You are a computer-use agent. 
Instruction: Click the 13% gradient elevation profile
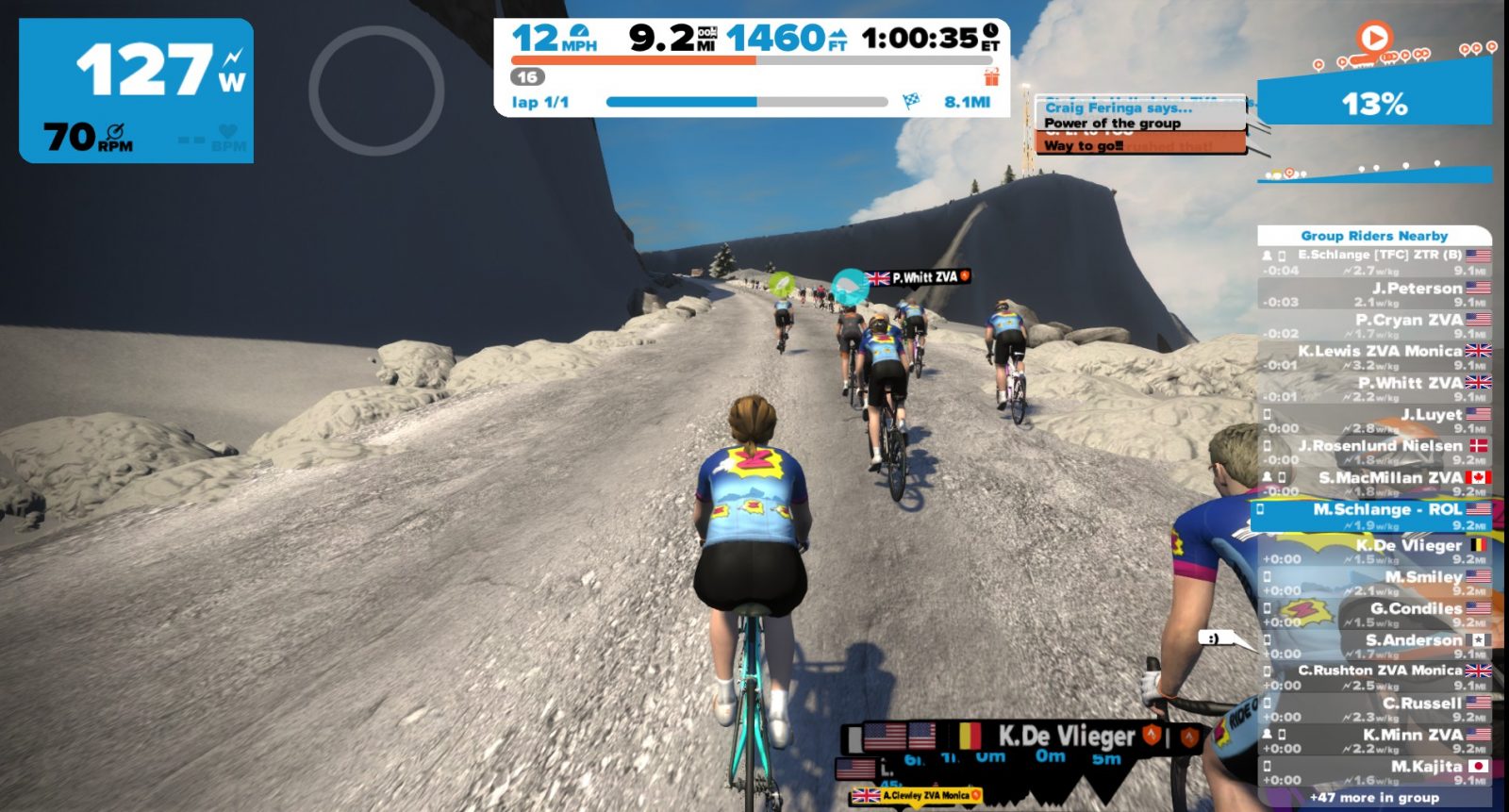tap(1374, 102)
